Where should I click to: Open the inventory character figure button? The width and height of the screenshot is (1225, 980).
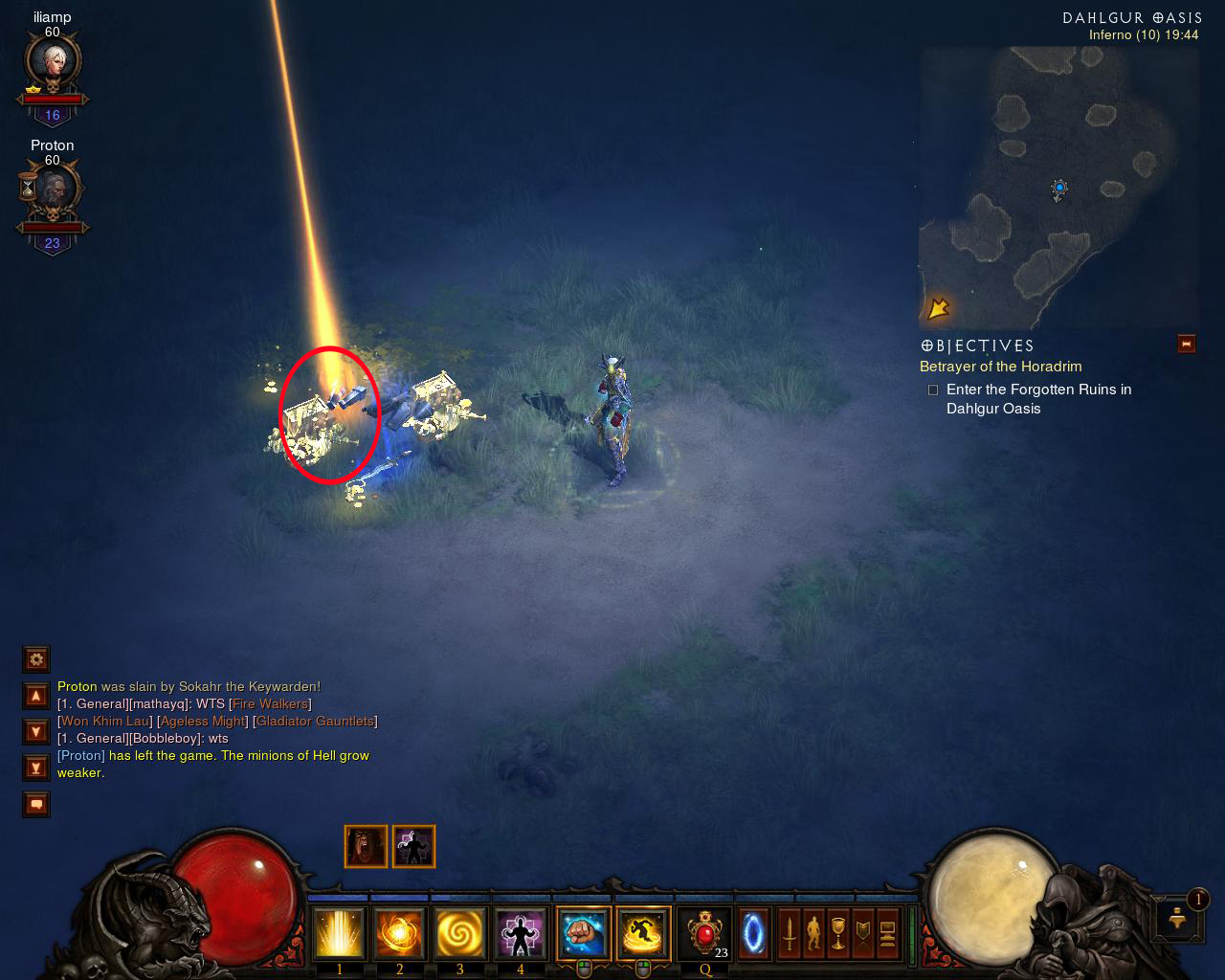pyautogui.click(x=813, y=934)
